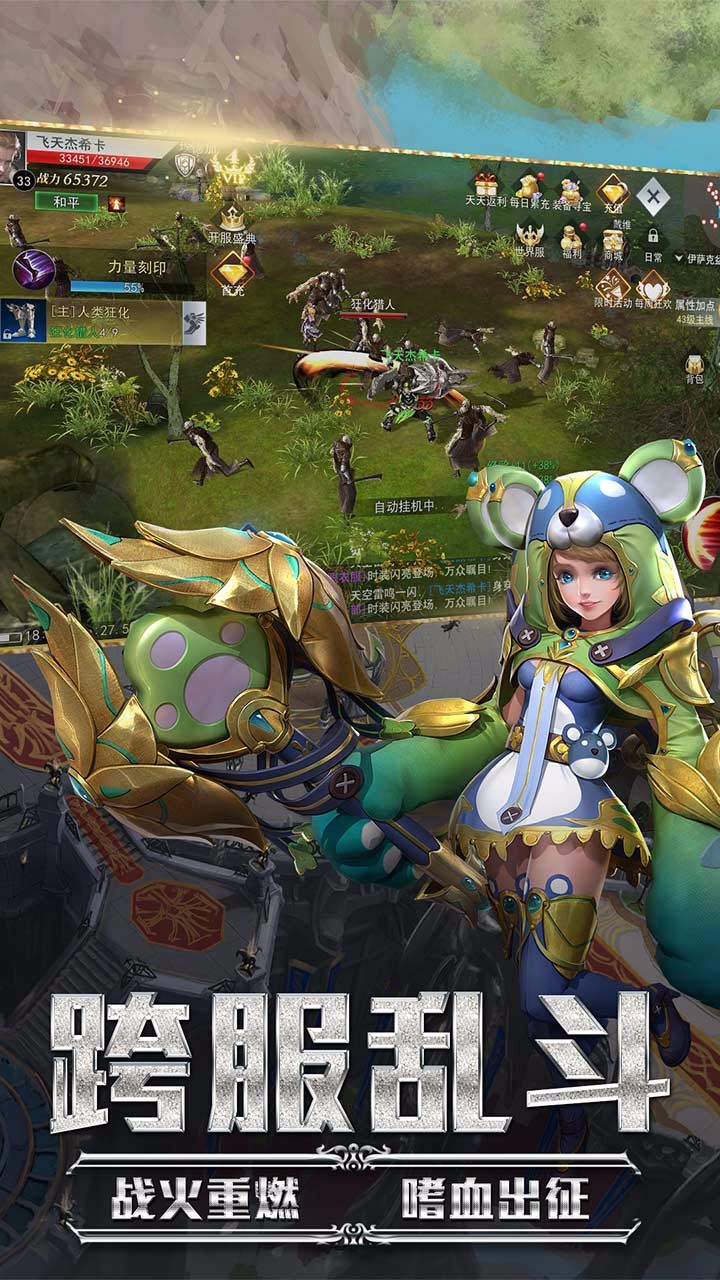Open the 每日累充 daily recharge icon
Viewport: 720px width, 1280px height.
tap(528, 187)
